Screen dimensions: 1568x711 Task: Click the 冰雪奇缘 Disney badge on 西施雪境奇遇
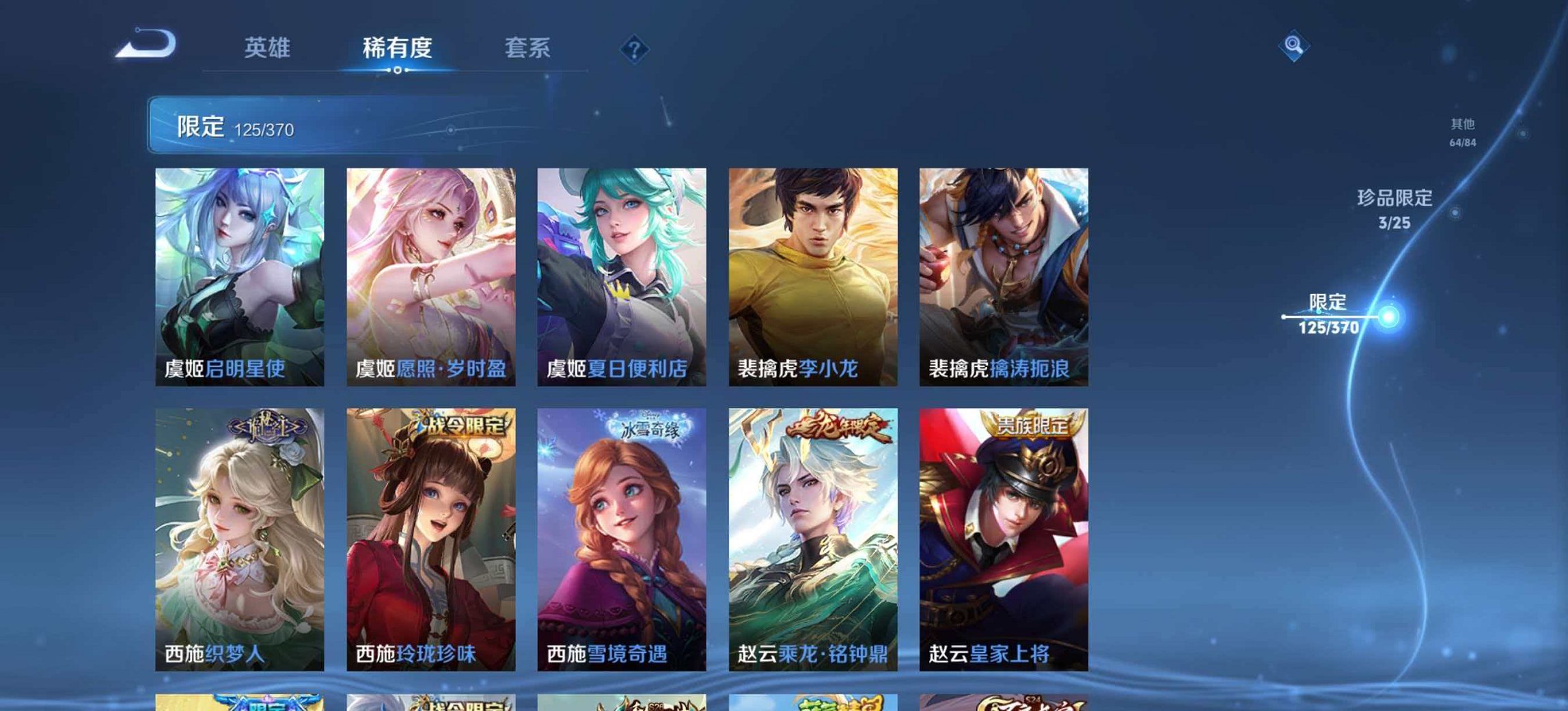click(650, 425)
